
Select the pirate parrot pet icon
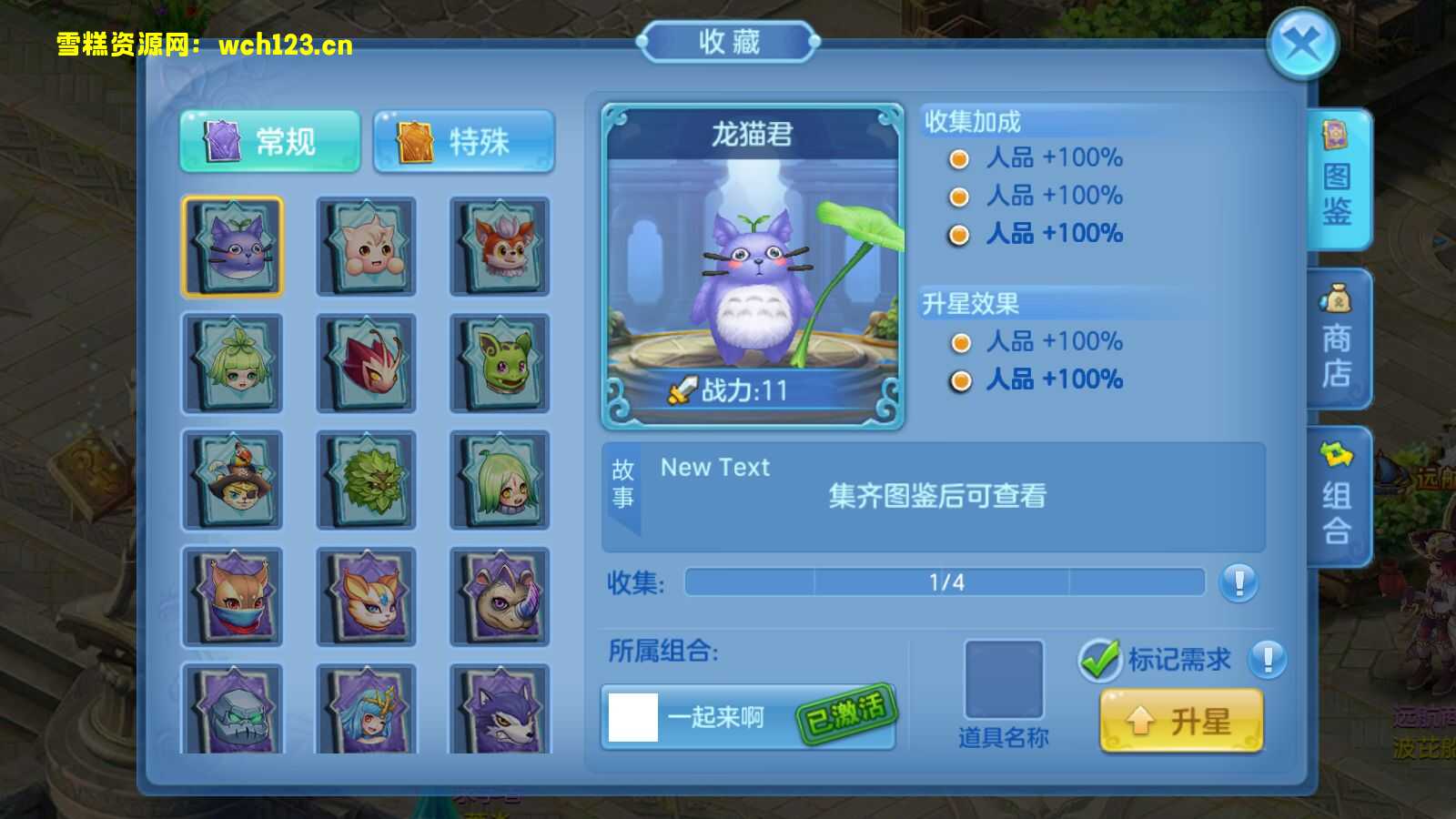(x=233, y=480)
